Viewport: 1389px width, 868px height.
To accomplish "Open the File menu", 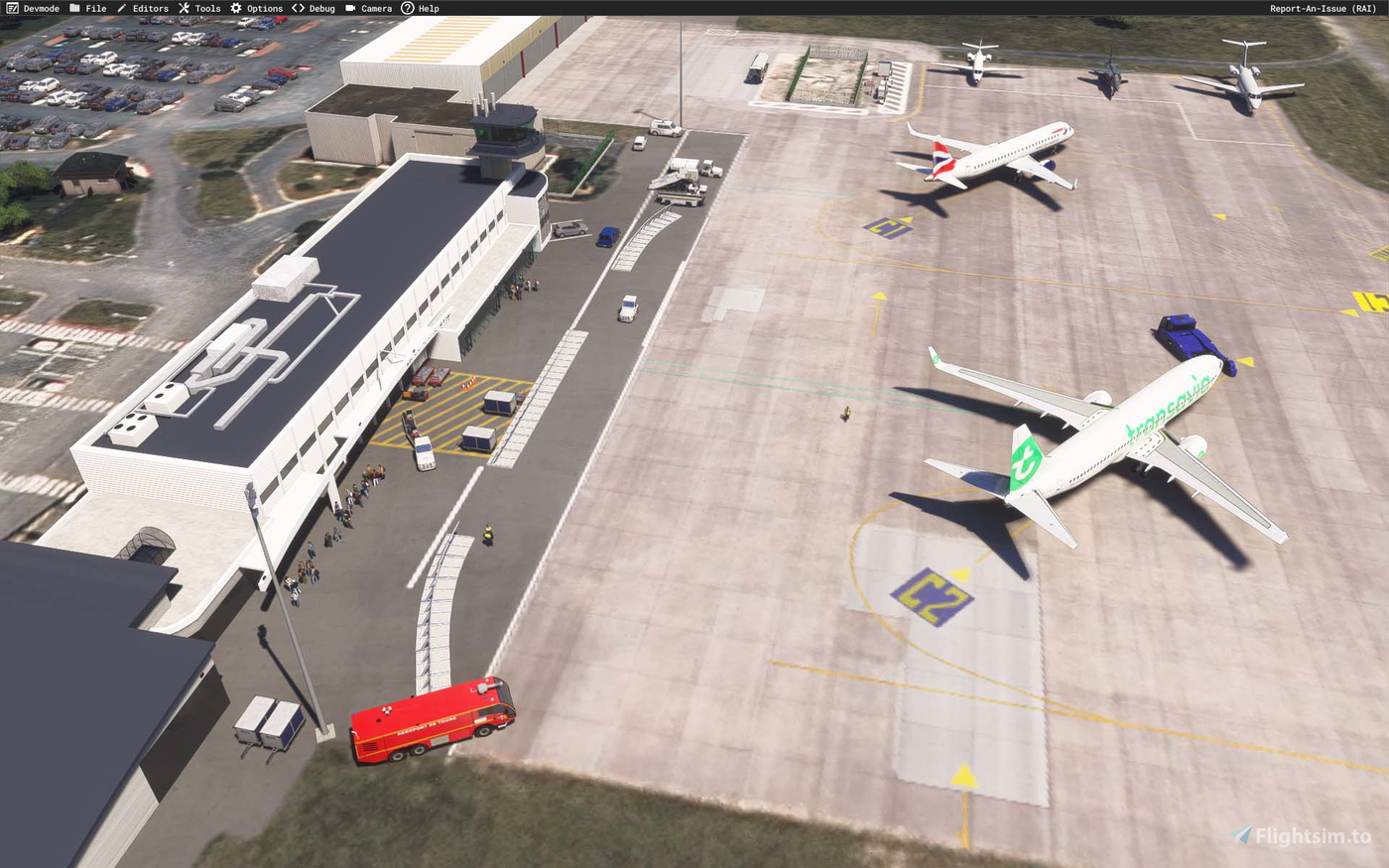I will tap(95, 8).
